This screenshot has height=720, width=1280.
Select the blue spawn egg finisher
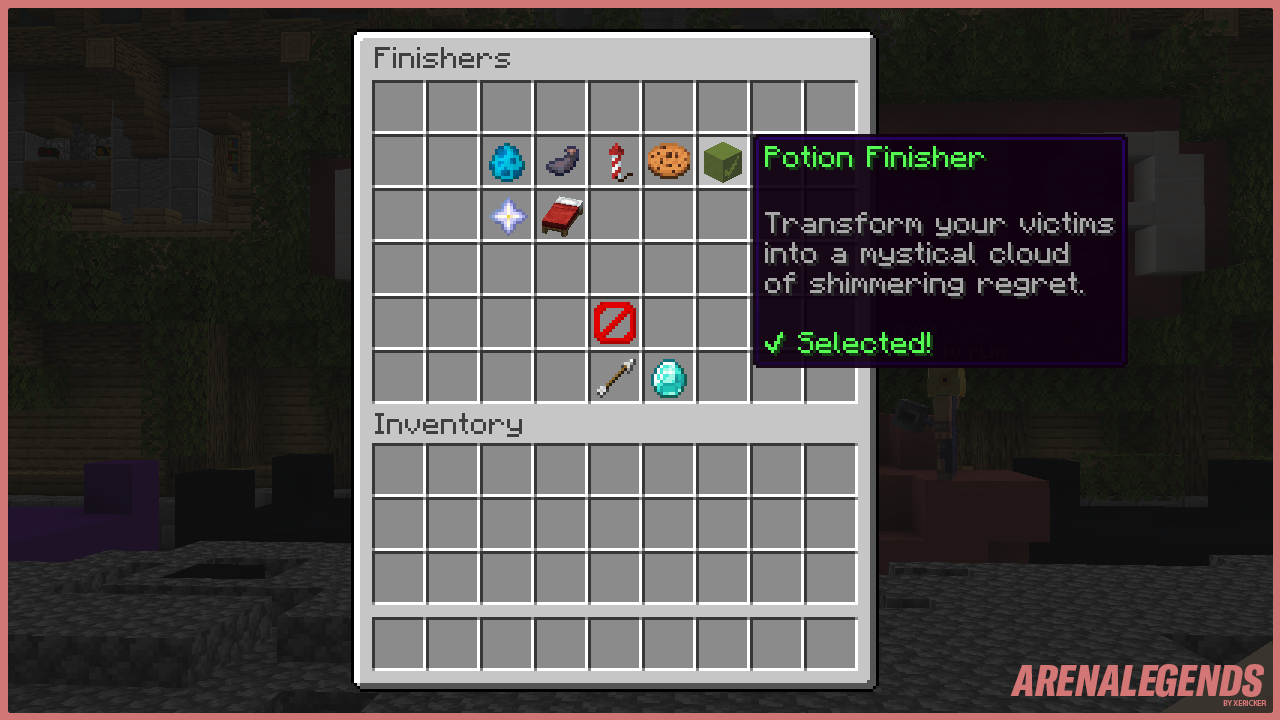point(506,160)
